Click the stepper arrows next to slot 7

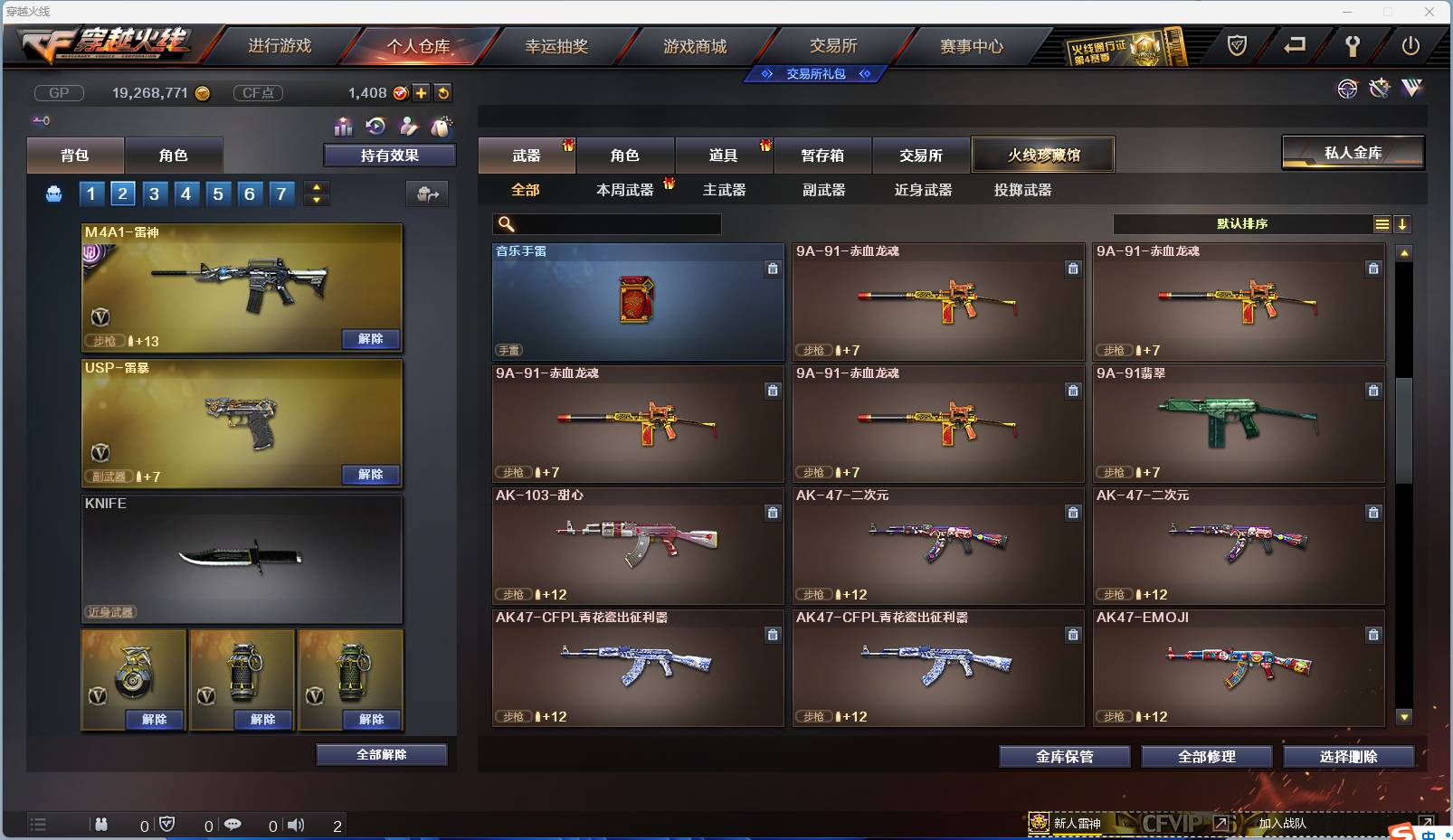(315, 193)
